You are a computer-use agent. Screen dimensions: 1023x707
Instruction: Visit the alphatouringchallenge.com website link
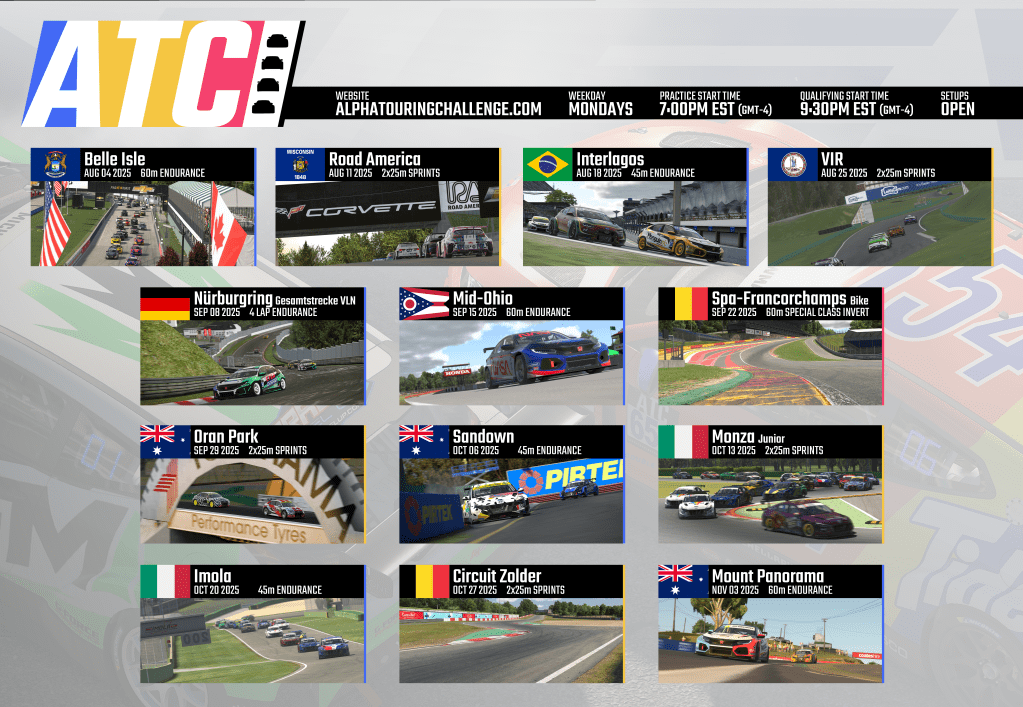coord(438,108)
